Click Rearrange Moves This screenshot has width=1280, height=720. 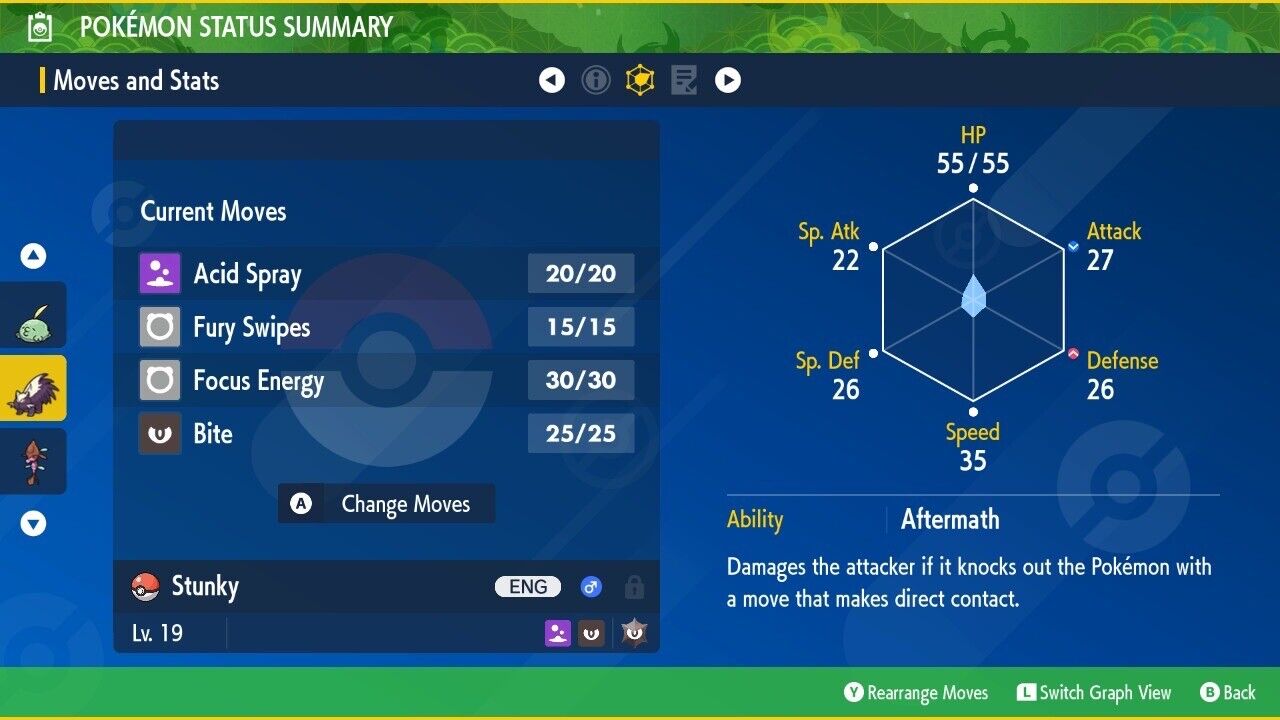pyautogui.click(x=916, y=693)
